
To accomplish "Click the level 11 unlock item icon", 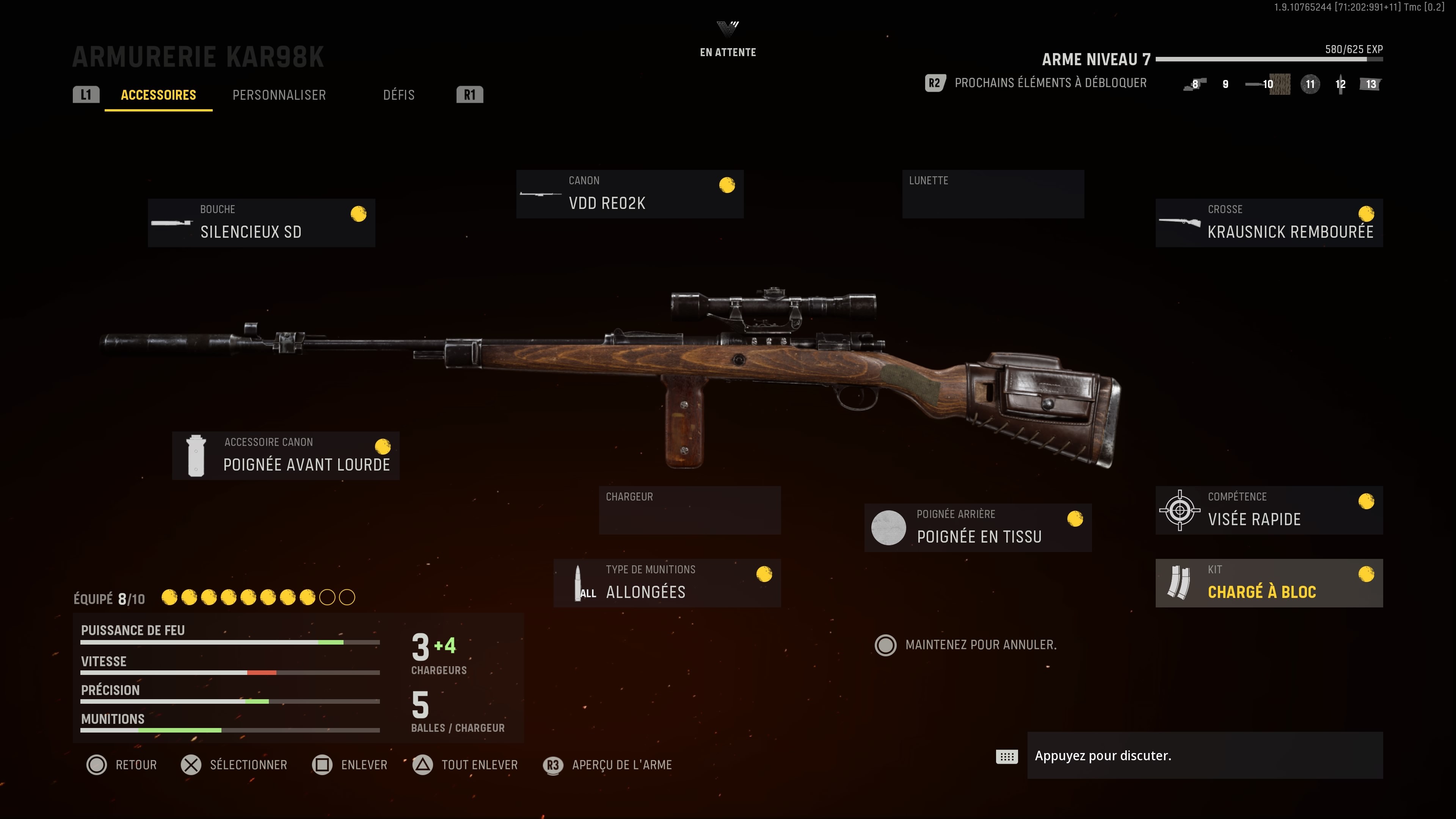I will click(1310, 84).
